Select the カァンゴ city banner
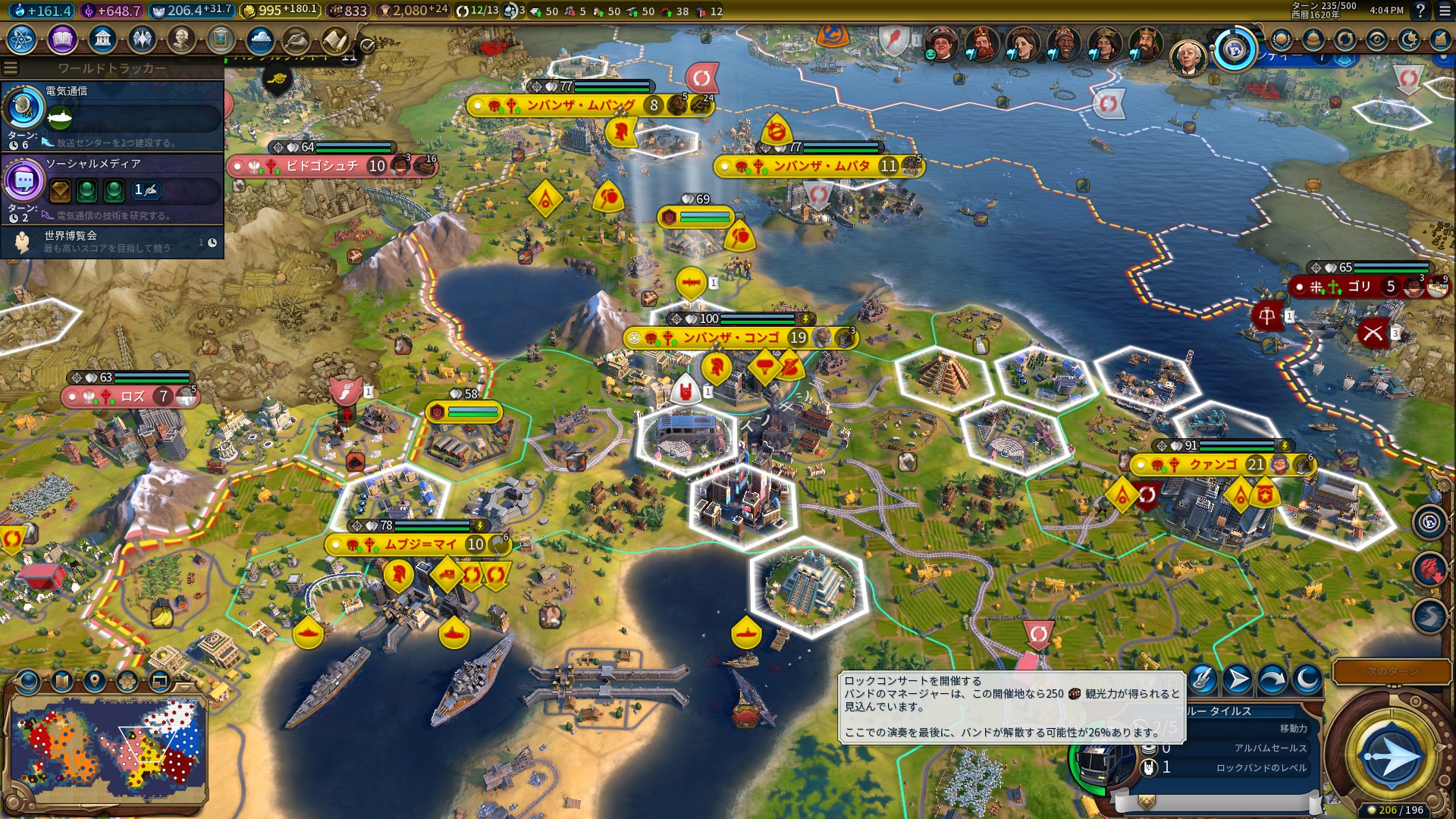 1213,464
